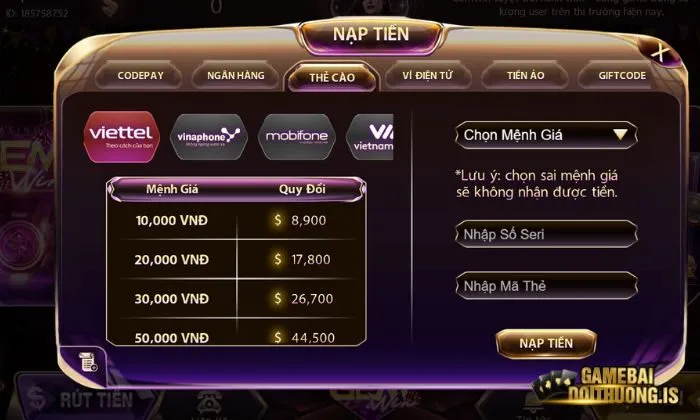
Task: Click the Nhập Số Seri input field
Action: [x=546, y=234]
